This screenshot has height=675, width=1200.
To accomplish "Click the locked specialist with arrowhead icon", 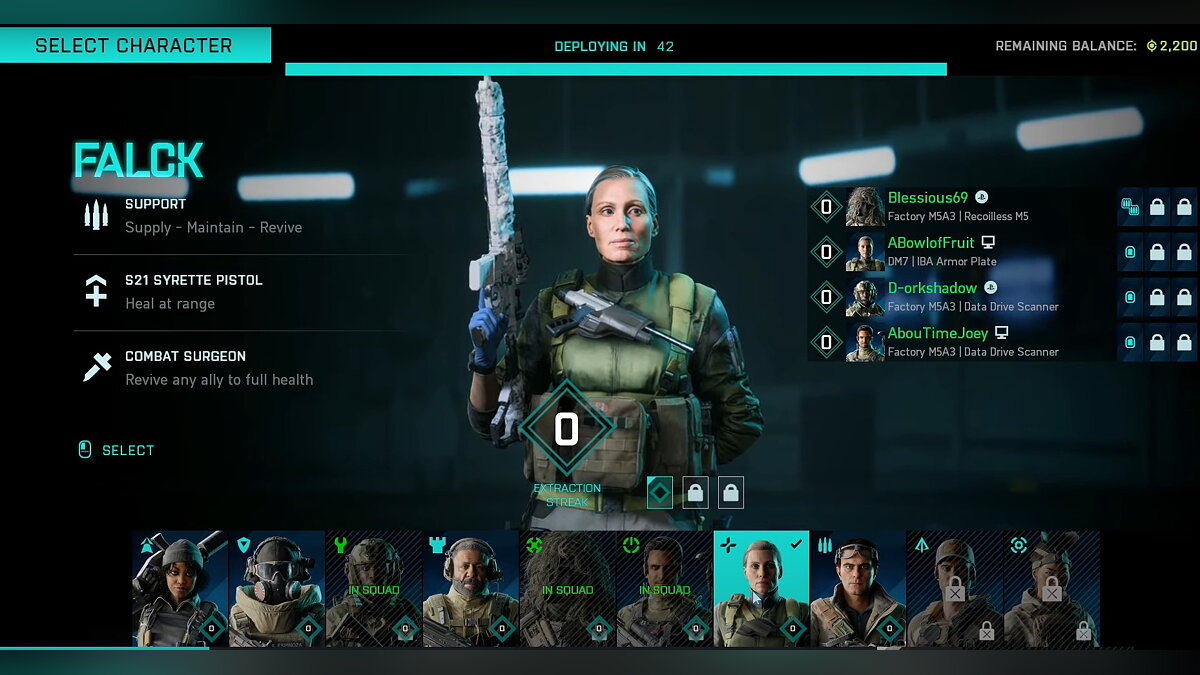I will pyautogui.click(x=955, y=589).
